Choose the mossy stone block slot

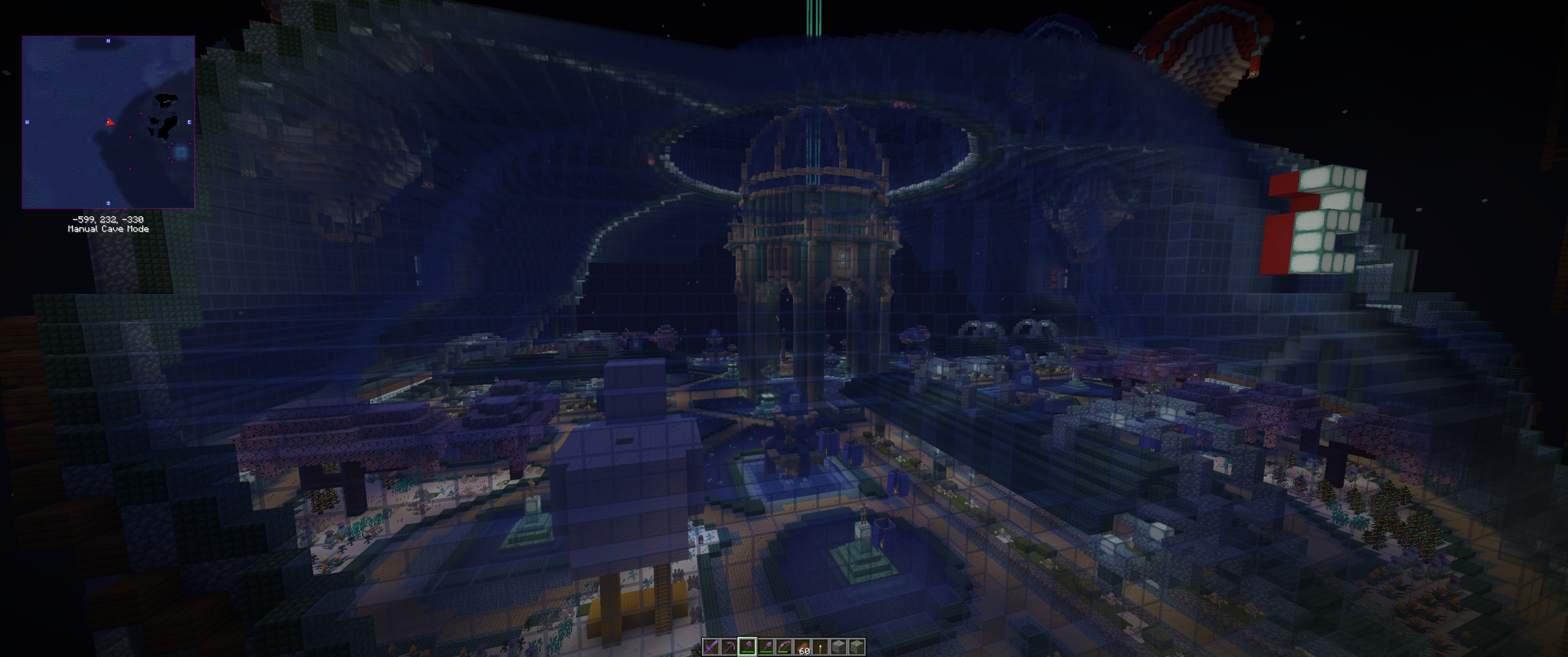[x=856, y=647]
